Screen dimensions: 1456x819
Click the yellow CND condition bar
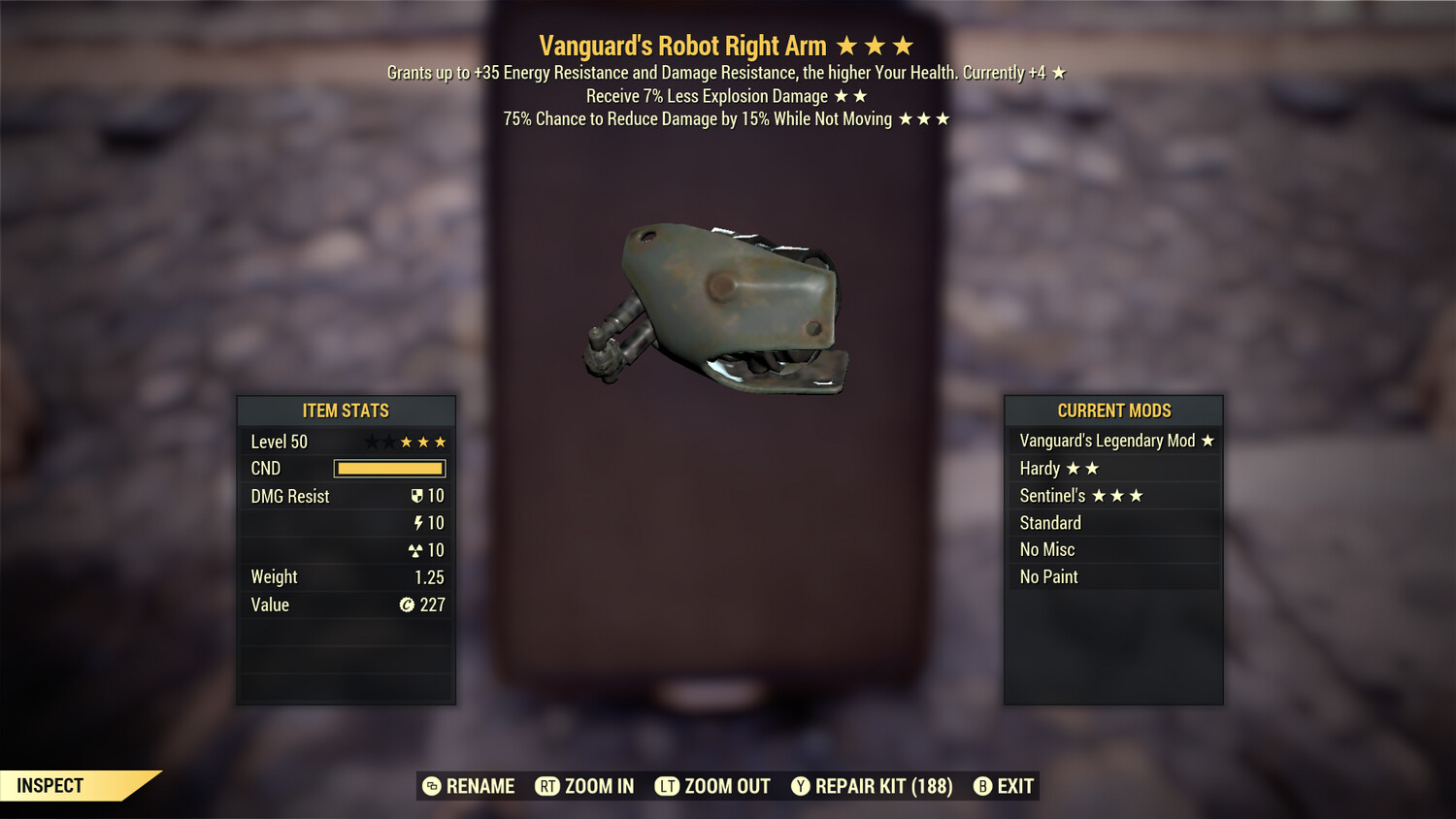[x=389, y=469]
